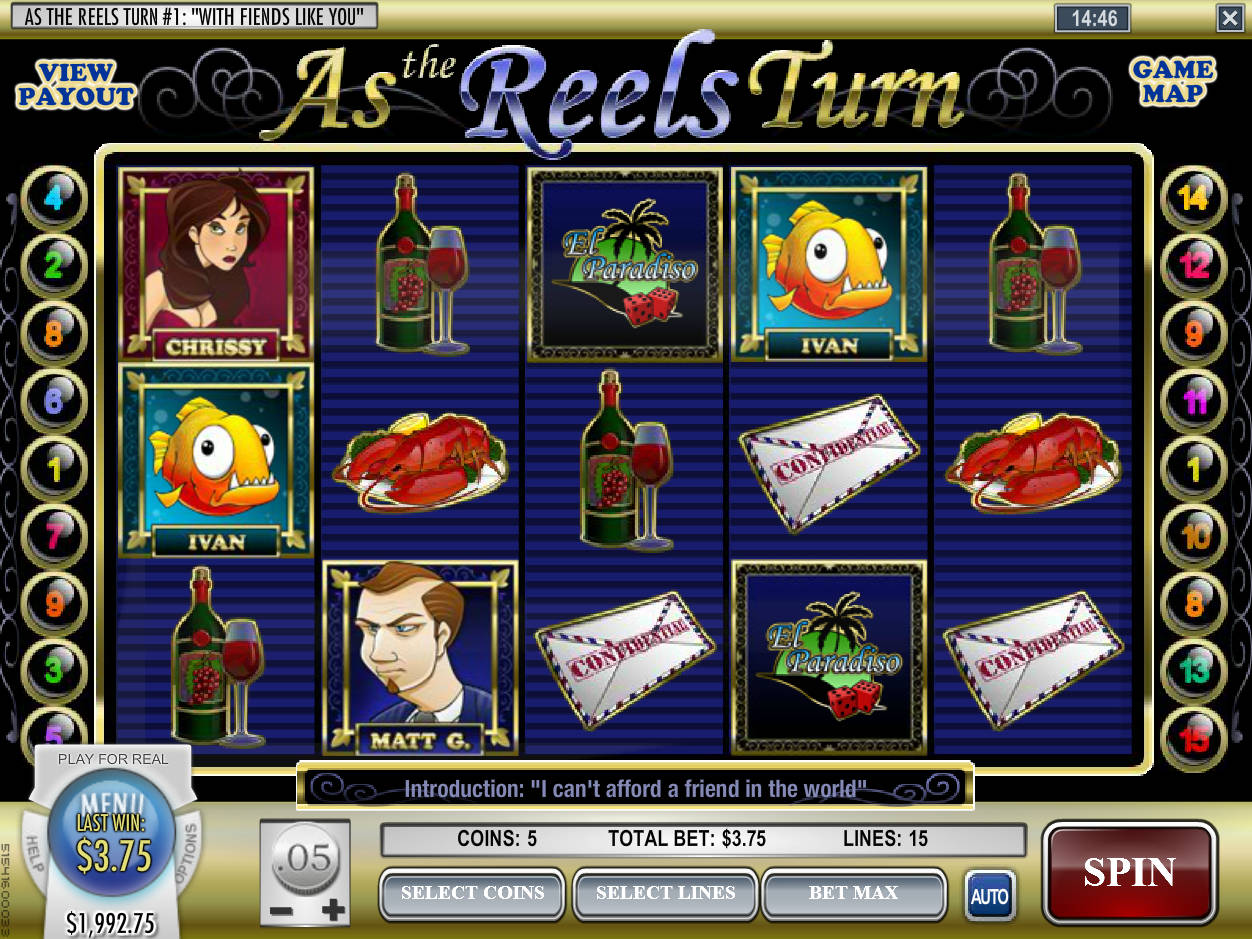This screenshot has width=1252, height=939.
Task: Click payline 13 orb
Action: 1193,669
